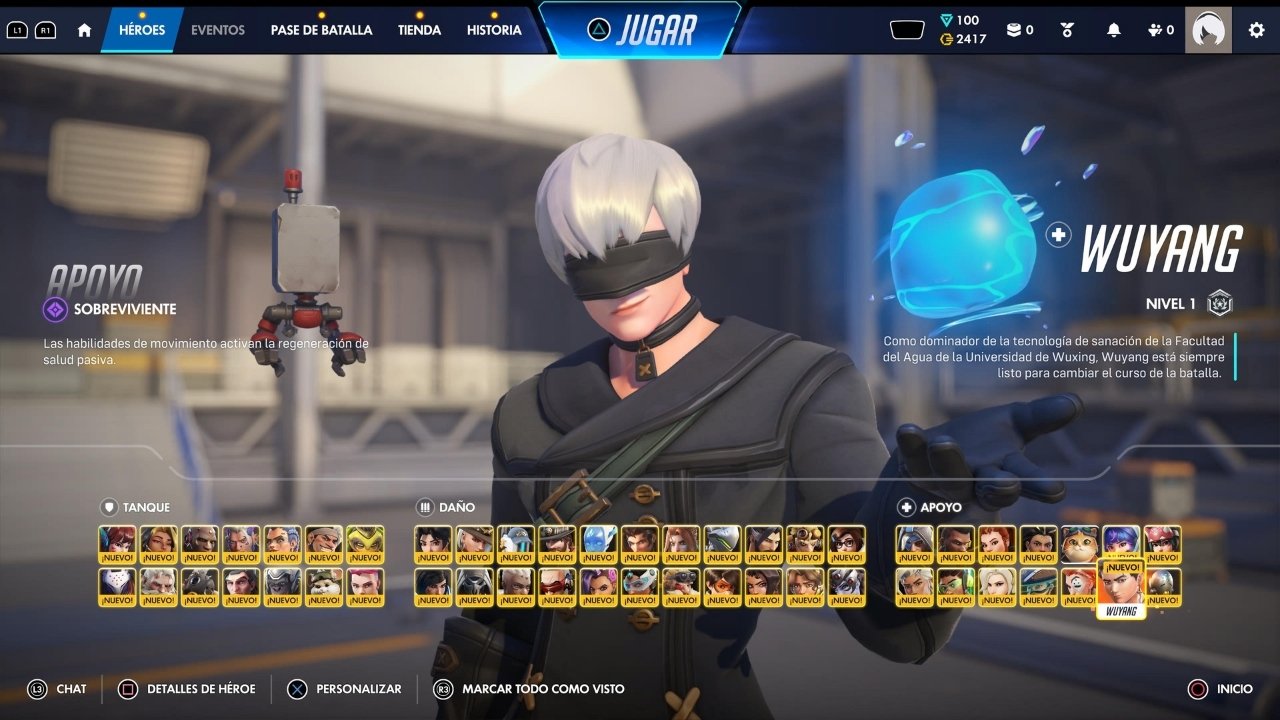Choose Reinhardt's white-bearded portrait
This screenshot has height=720, width=1280.
(158, 587)
